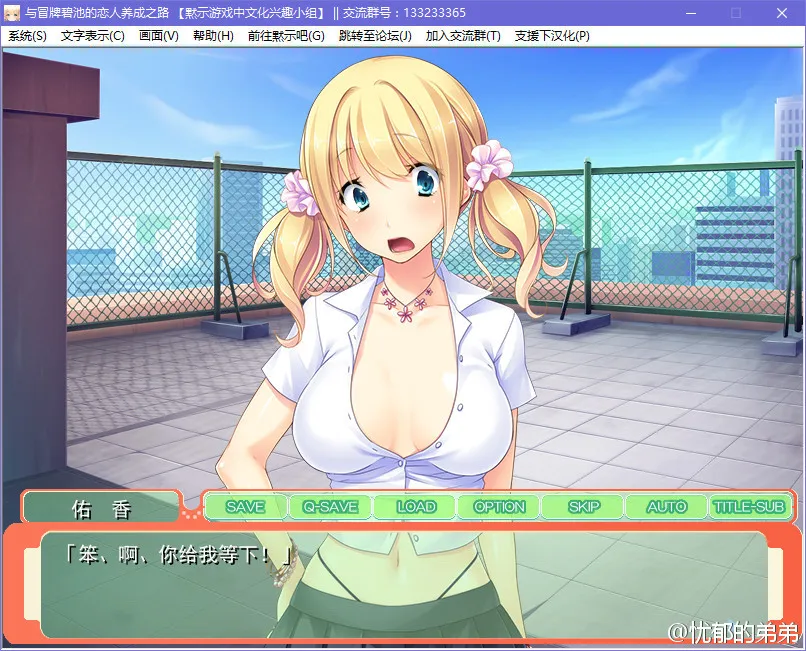The height and width of the screenshot is (651, 806).
Task: Open the LOAD screen
Action: 415,506
